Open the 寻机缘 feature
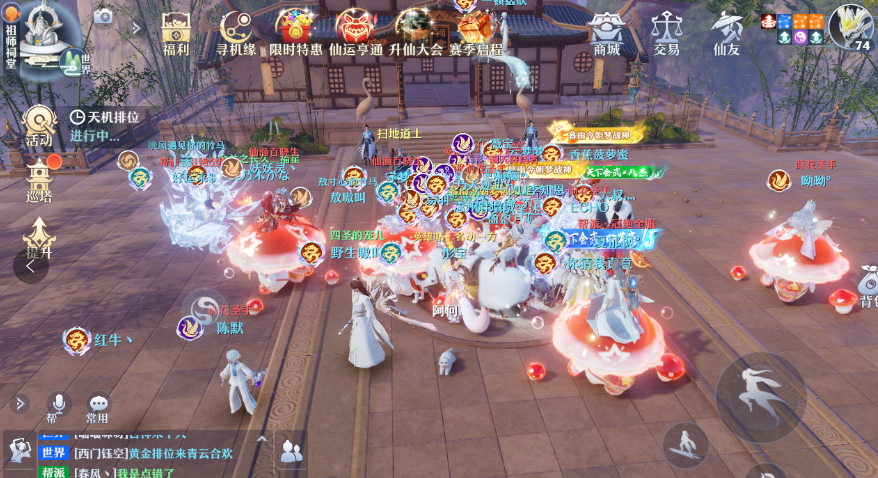The width and height of the screenshot is (878, 478). tap(237, 31)
